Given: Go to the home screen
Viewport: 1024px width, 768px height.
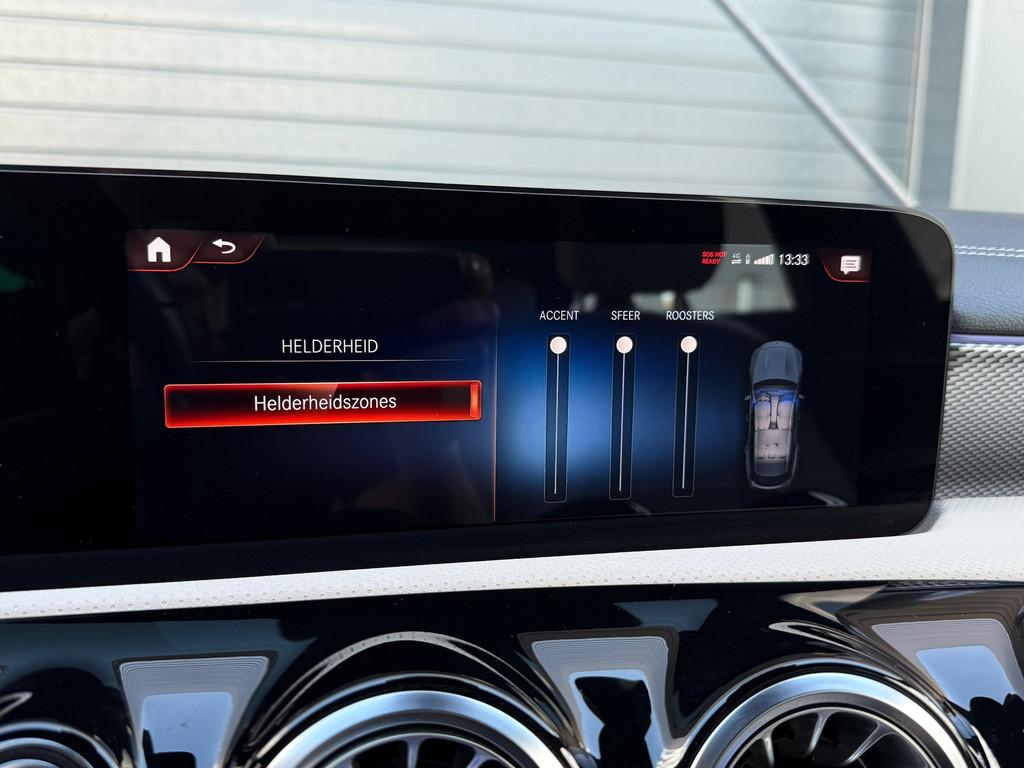Looking at the screenshot, I should click(159, 250).
